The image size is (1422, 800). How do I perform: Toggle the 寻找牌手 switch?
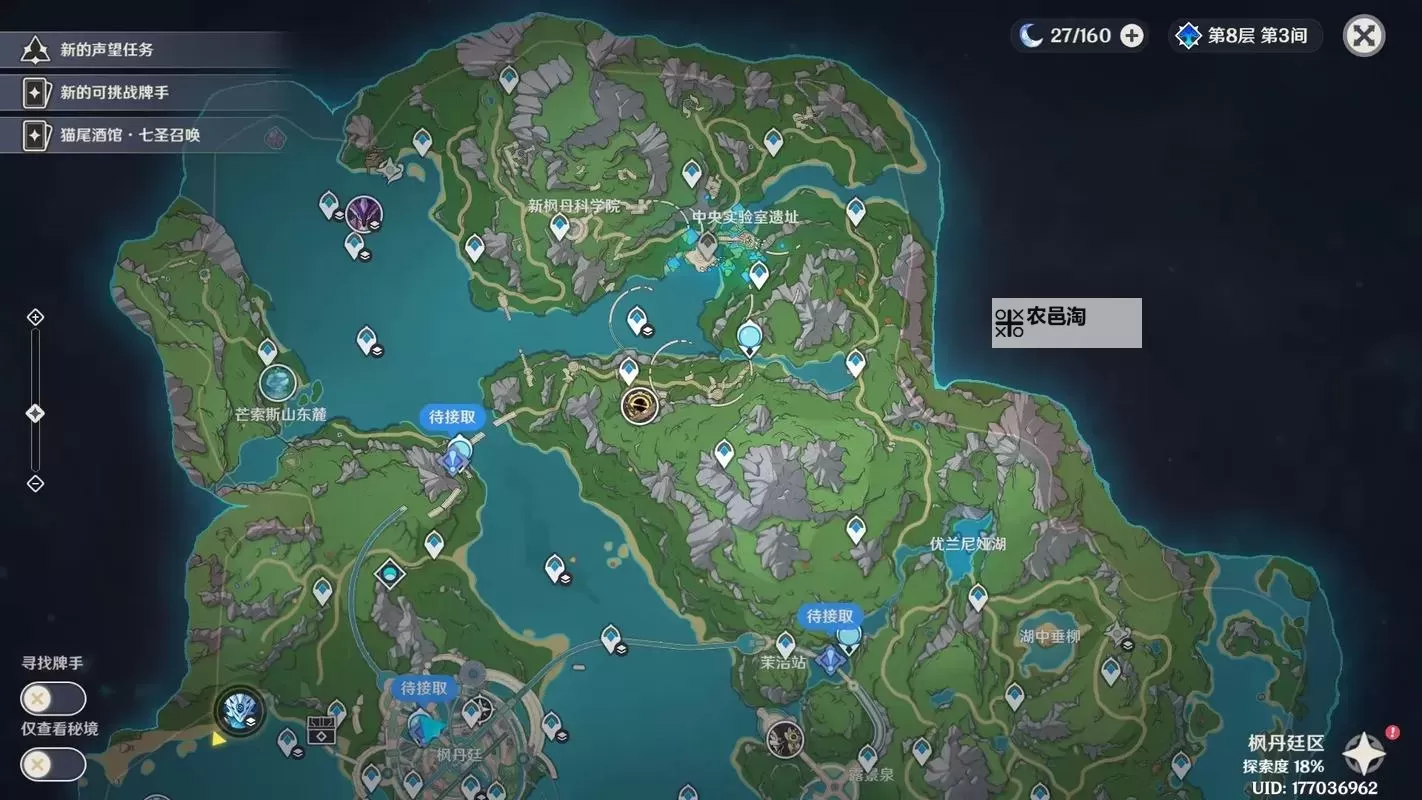[x=52, y=698]
